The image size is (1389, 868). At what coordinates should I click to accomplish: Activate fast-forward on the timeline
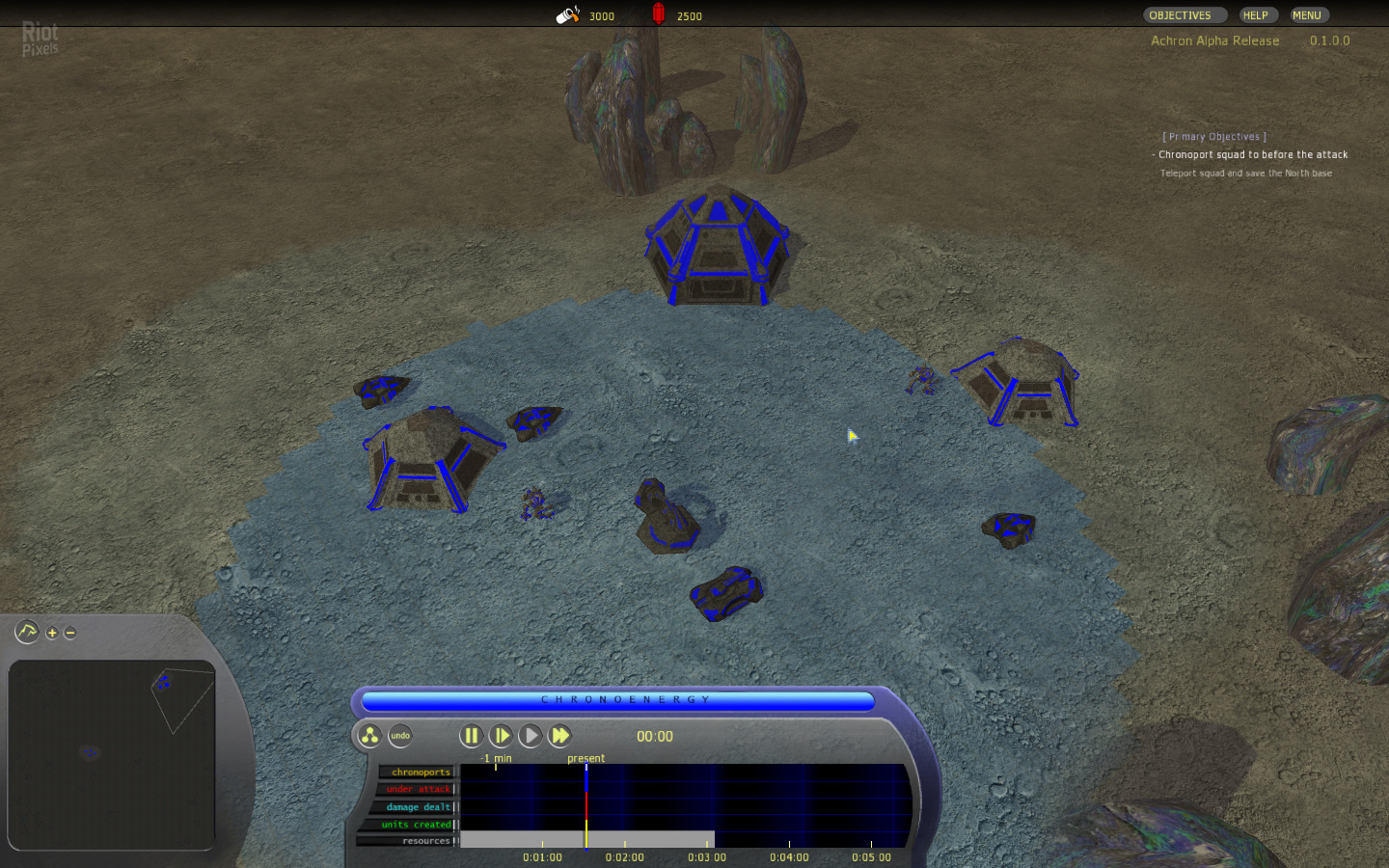click(560, 736)
